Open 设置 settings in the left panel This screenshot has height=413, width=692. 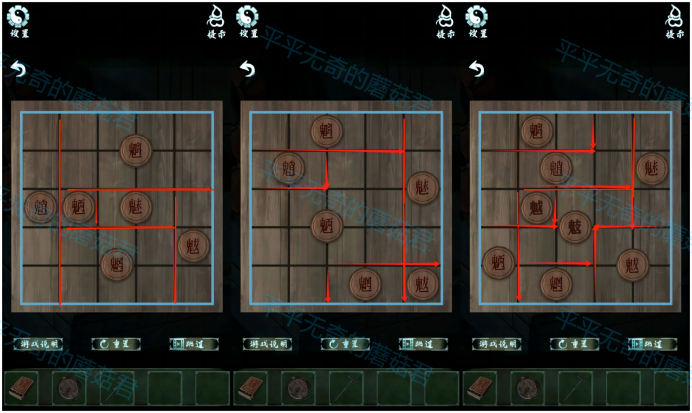tap(19, 18)
